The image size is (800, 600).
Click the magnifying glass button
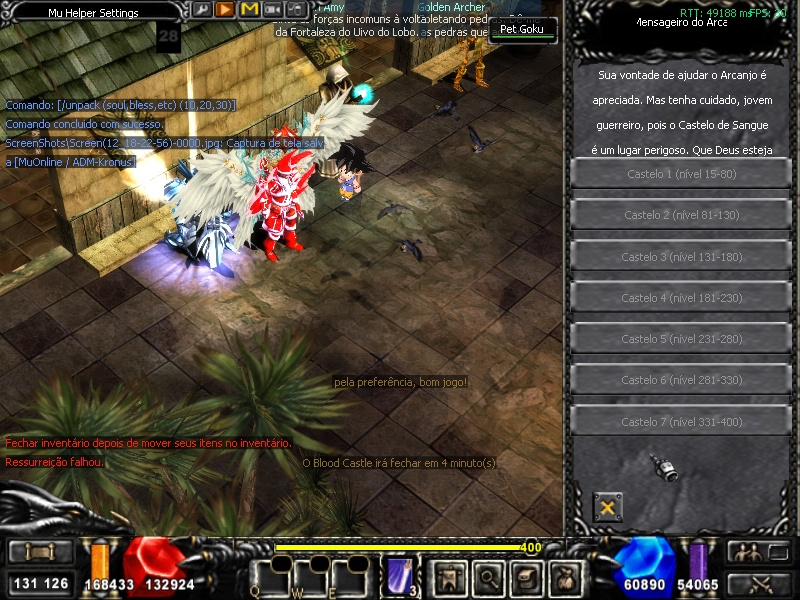[486, 575]
